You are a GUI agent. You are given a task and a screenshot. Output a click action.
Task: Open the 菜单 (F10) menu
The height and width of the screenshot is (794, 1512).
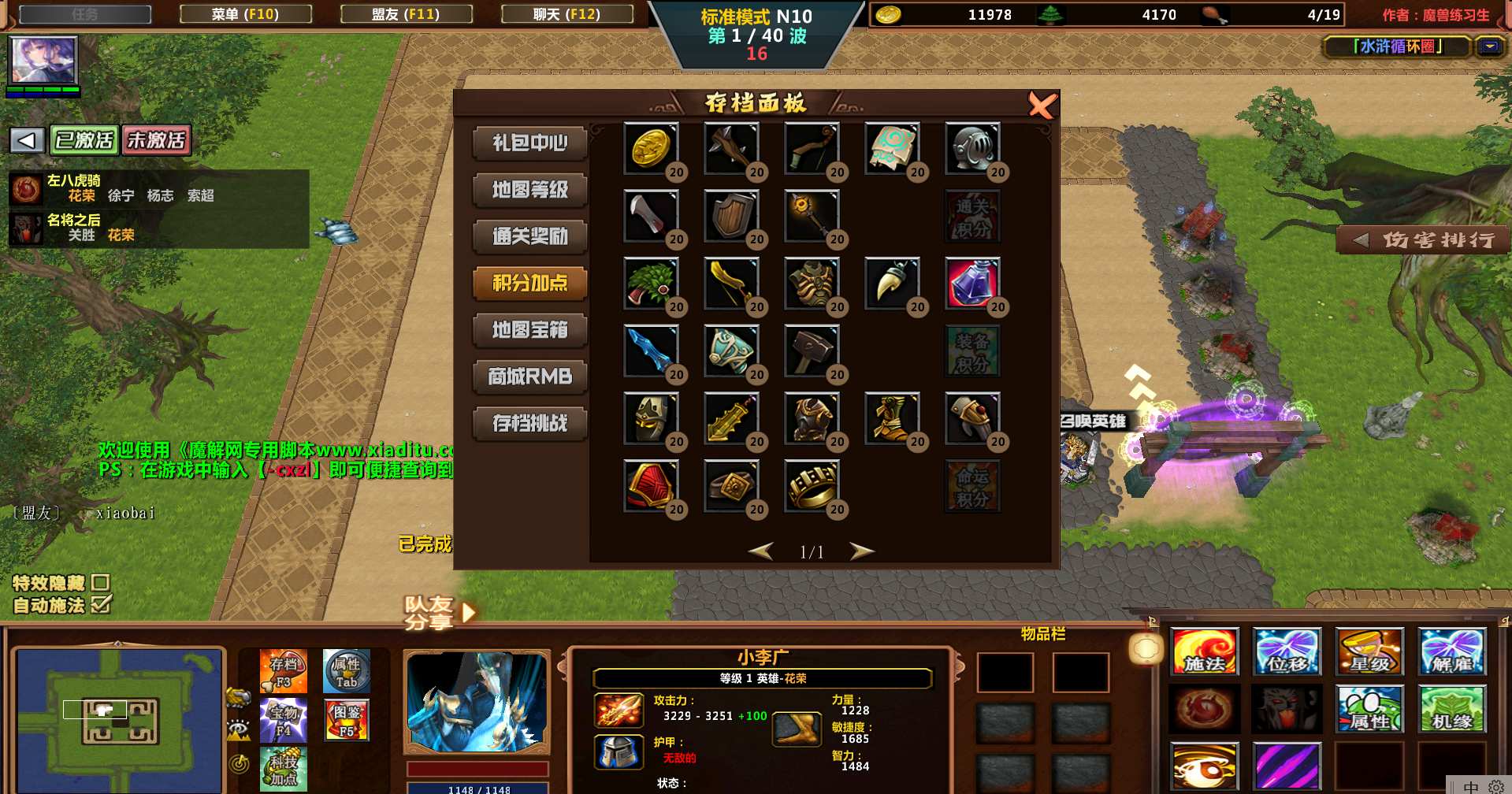pos(245,14)
